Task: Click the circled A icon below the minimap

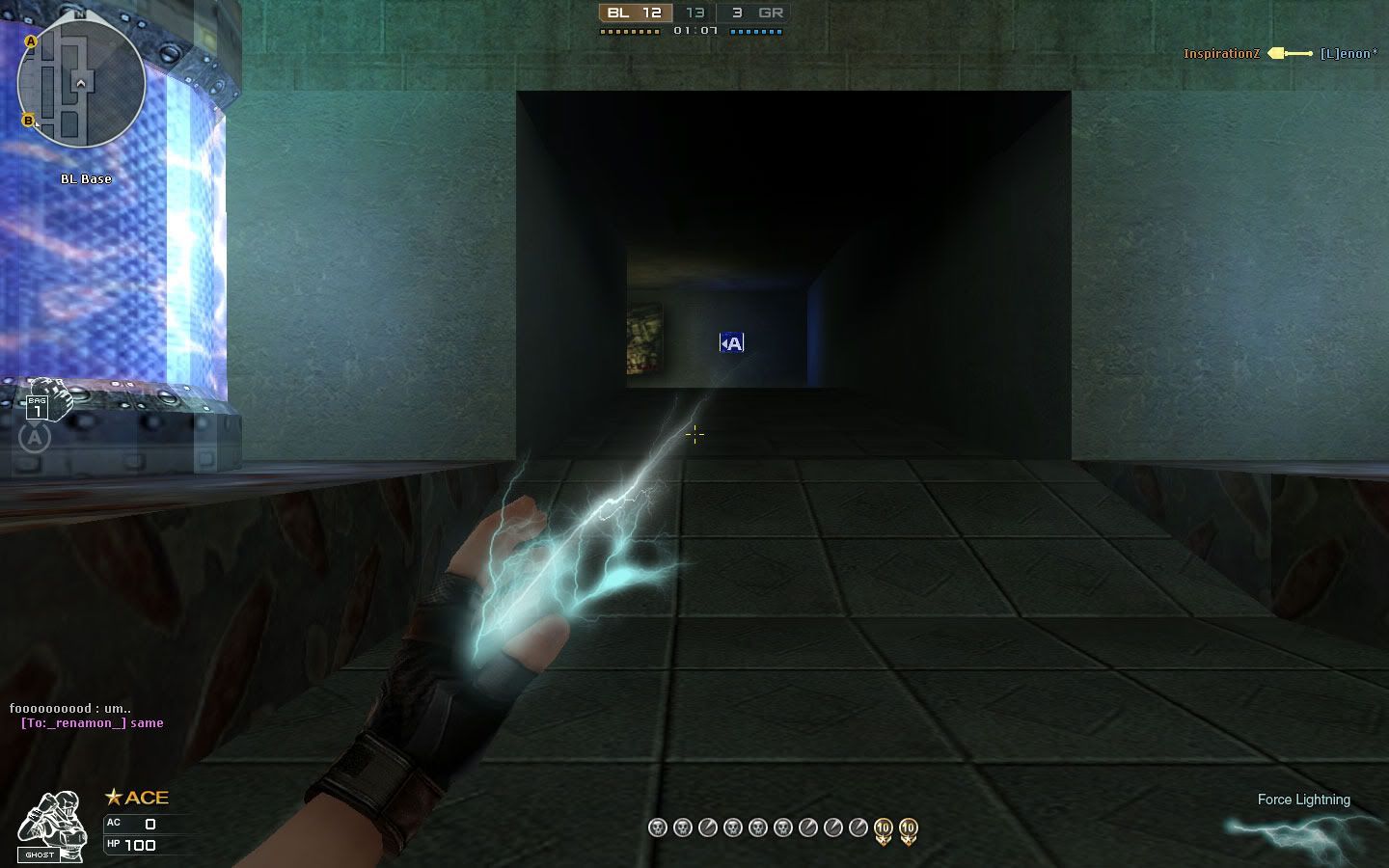Action: [35, 436]
